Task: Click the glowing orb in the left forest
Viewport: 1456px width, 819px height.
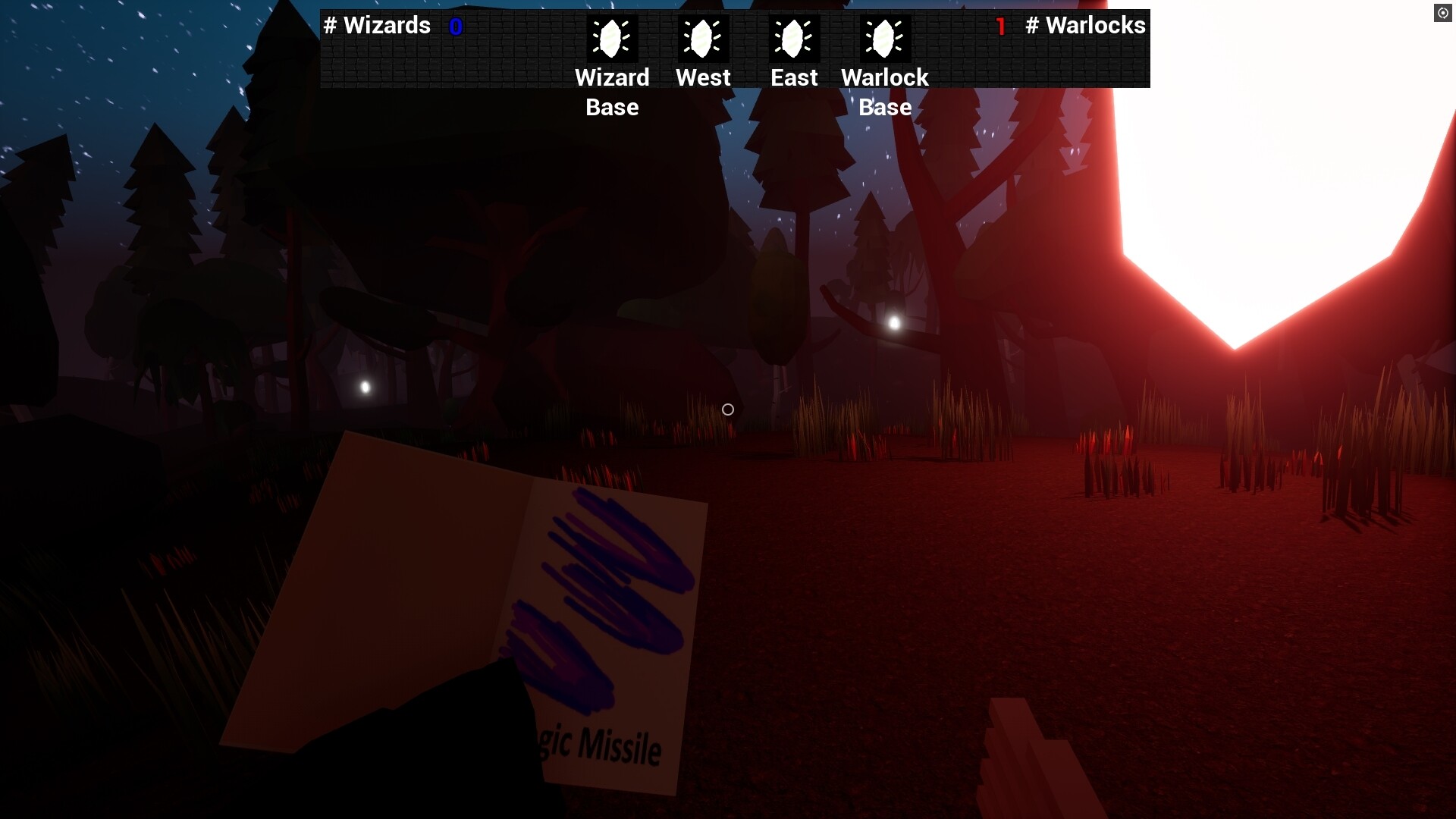Action: coord(365,388)
